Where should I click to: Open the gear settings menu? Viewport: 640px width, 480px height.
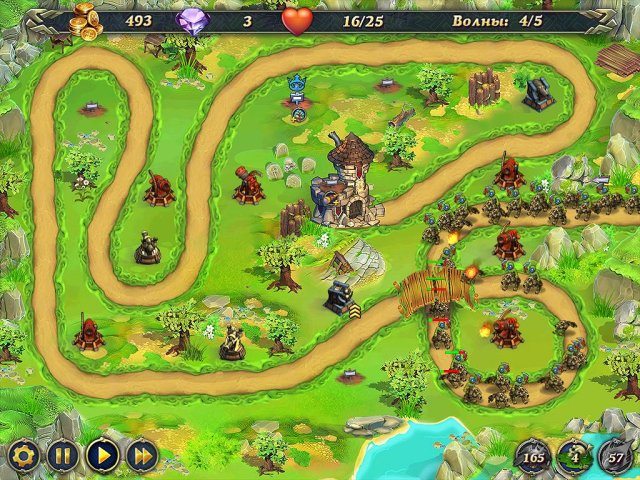tap(21, 456)
